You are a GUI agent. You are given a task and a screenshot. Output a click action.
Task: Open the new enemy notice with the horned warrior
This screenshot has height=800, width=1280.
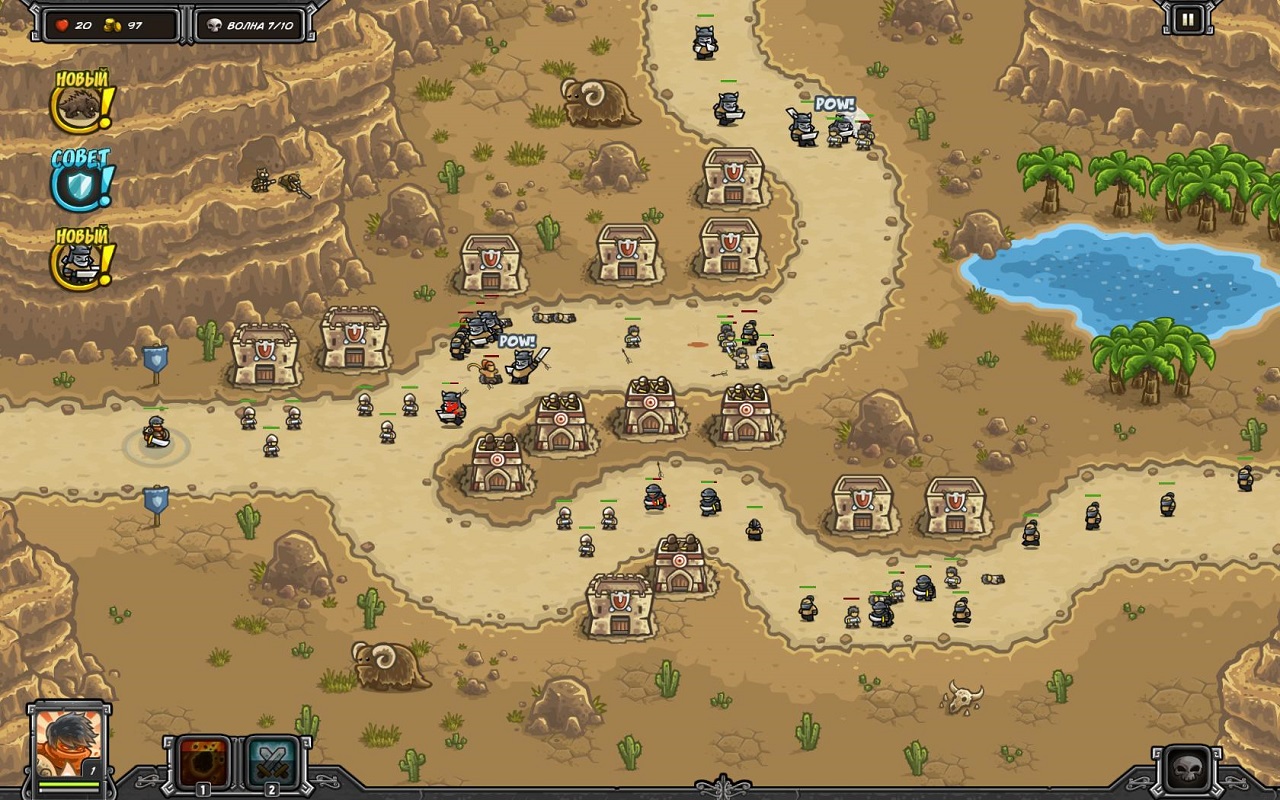point(78,262)
